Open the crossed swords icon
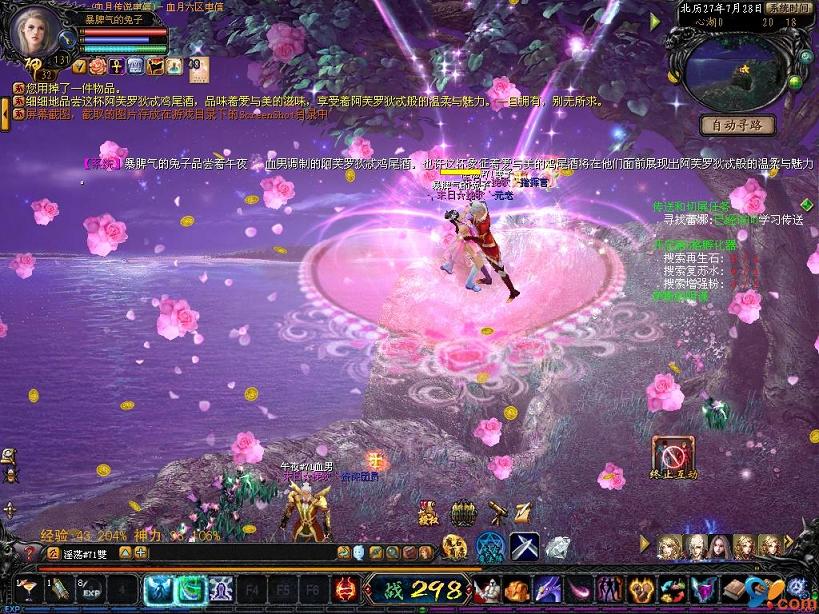819x614 pixels. [x=525, y=546]
